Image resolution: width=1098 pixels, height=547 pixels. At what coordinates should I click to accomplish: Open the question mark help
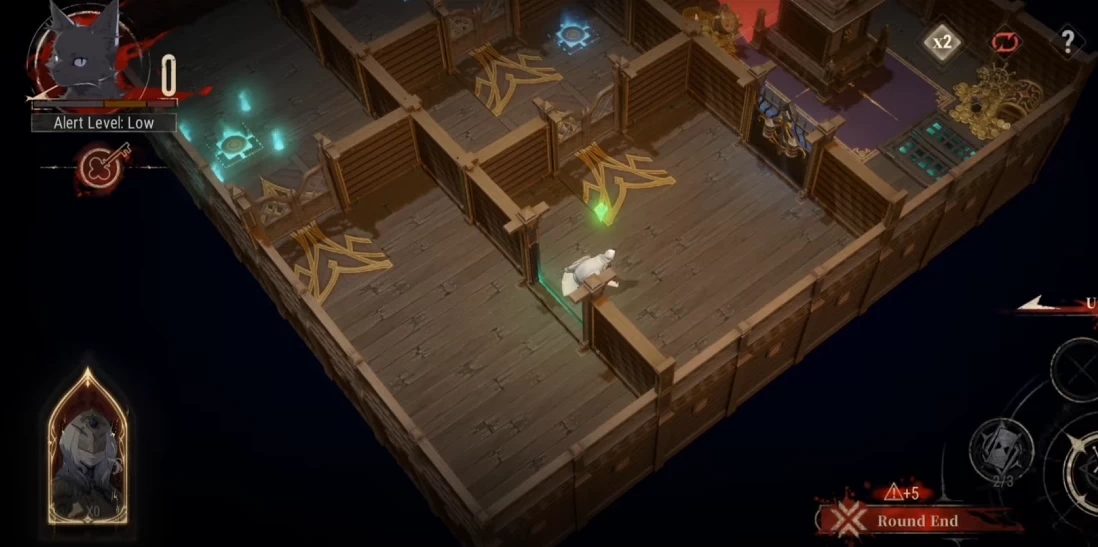pyautogui.click(x=1068, y=42)
